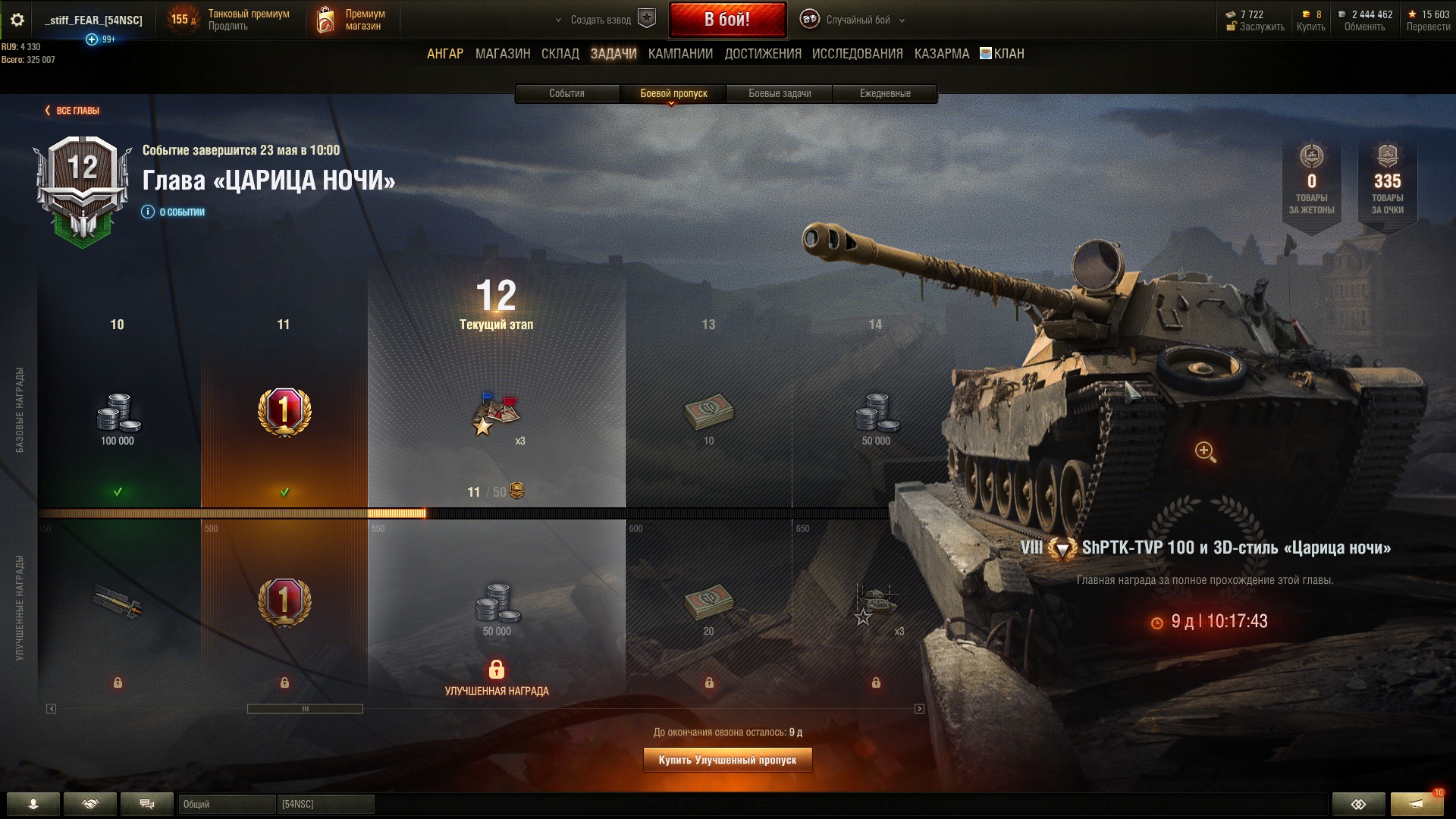The width and height of the screenshot is (1456, 819).
Task: Click the magnifier to preview the tank
Action: [1205, 452]
